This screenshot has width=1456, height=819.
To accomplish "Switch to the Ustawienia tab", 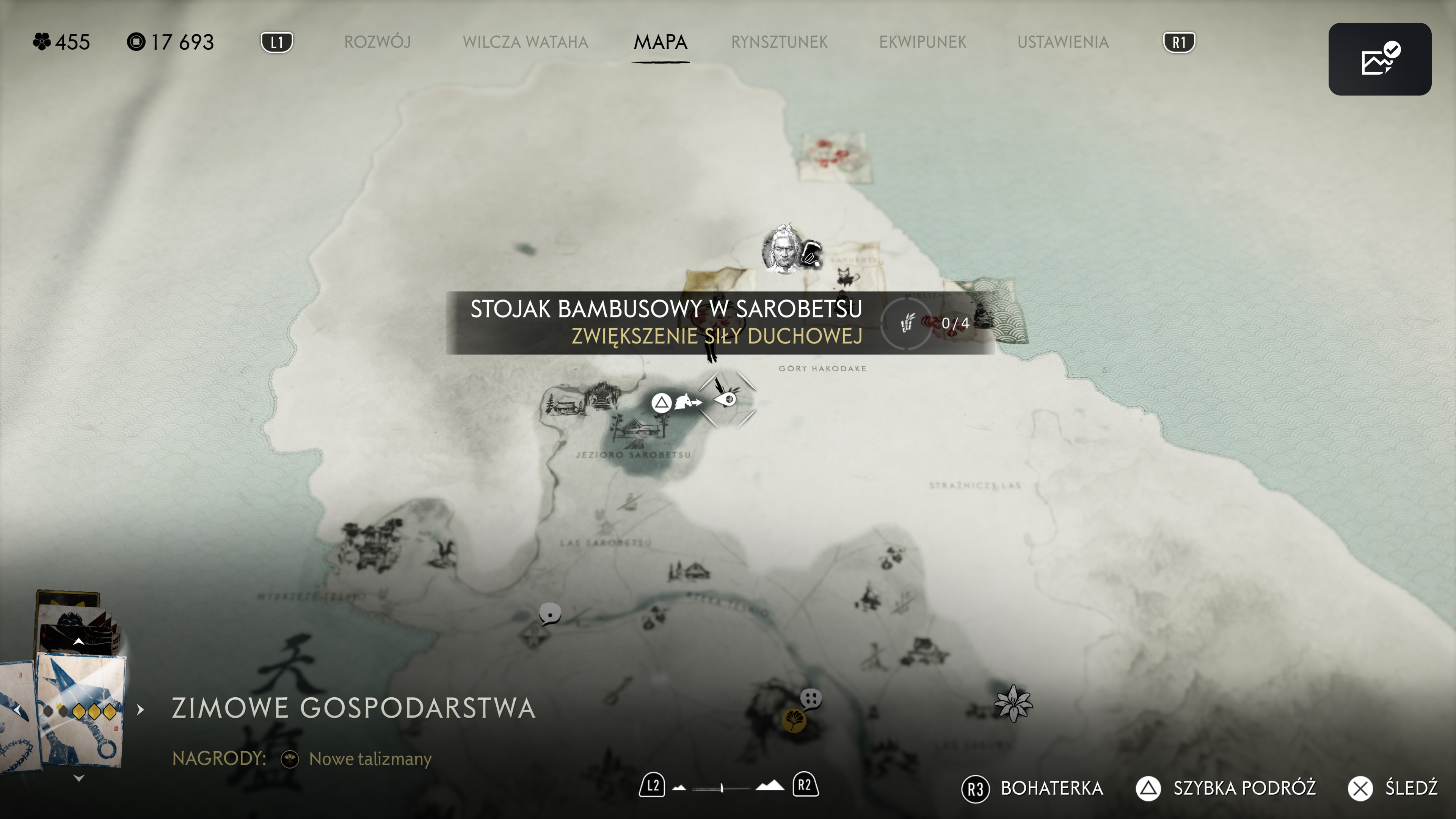I will click(x=1062, y=42).
